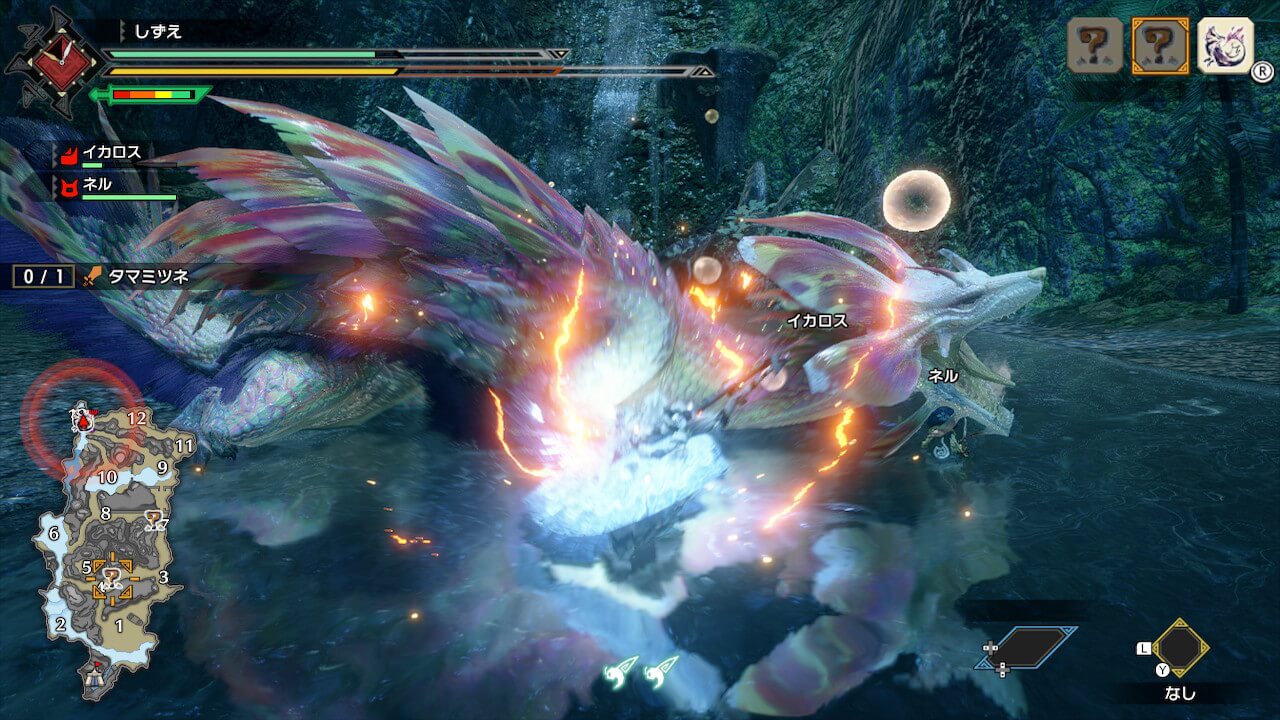Select buddy ネル in the party list
This screenshot has width=1280, height=720.
98,185
